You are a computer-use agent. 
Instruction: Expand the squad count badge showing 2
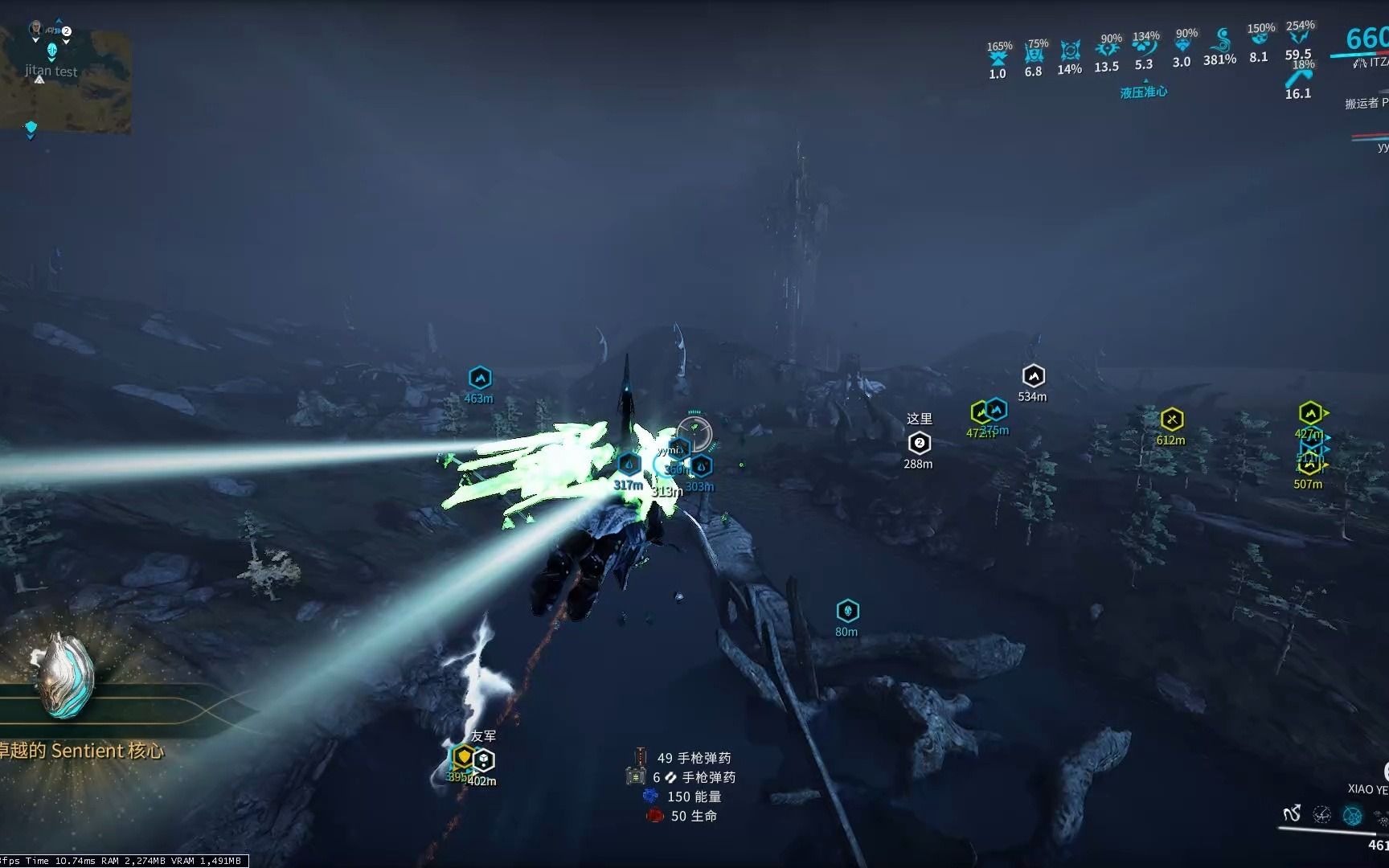[x=66, y=31]
